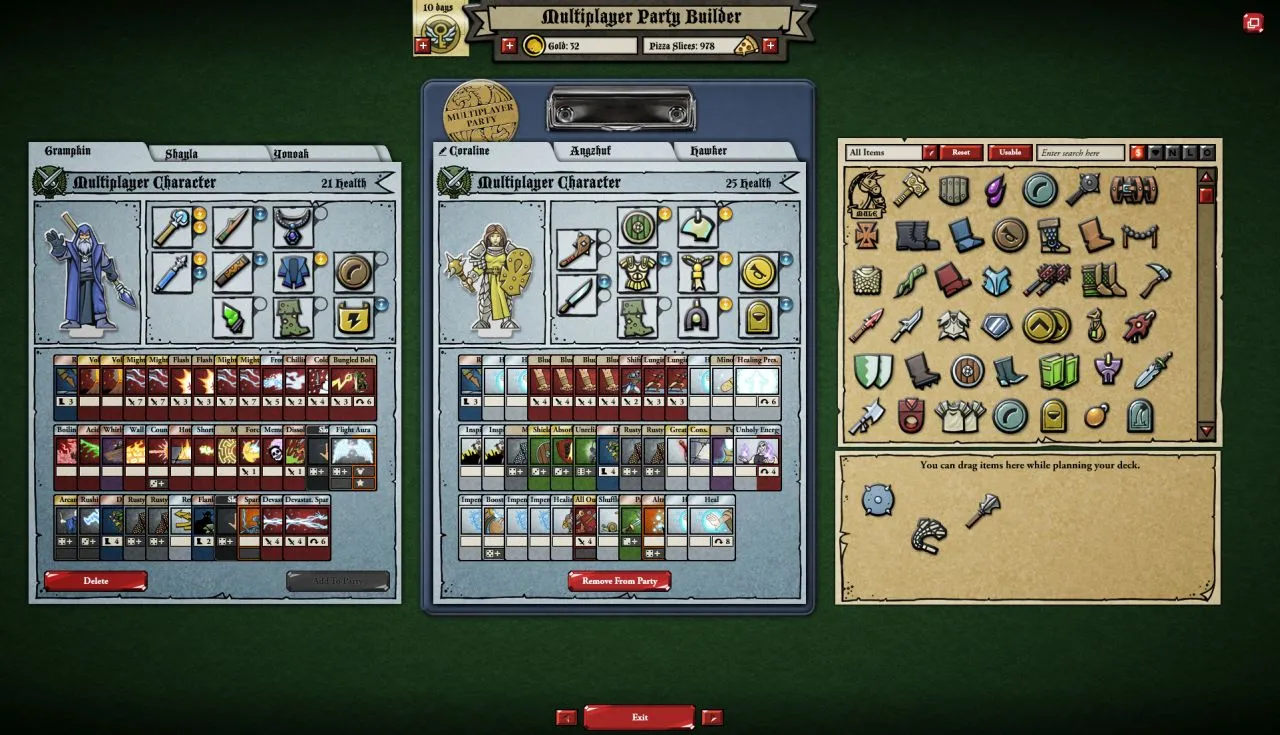Select Gramphin's blue robe equipment slot
The image size is (1280, 735).
point(292,271)
